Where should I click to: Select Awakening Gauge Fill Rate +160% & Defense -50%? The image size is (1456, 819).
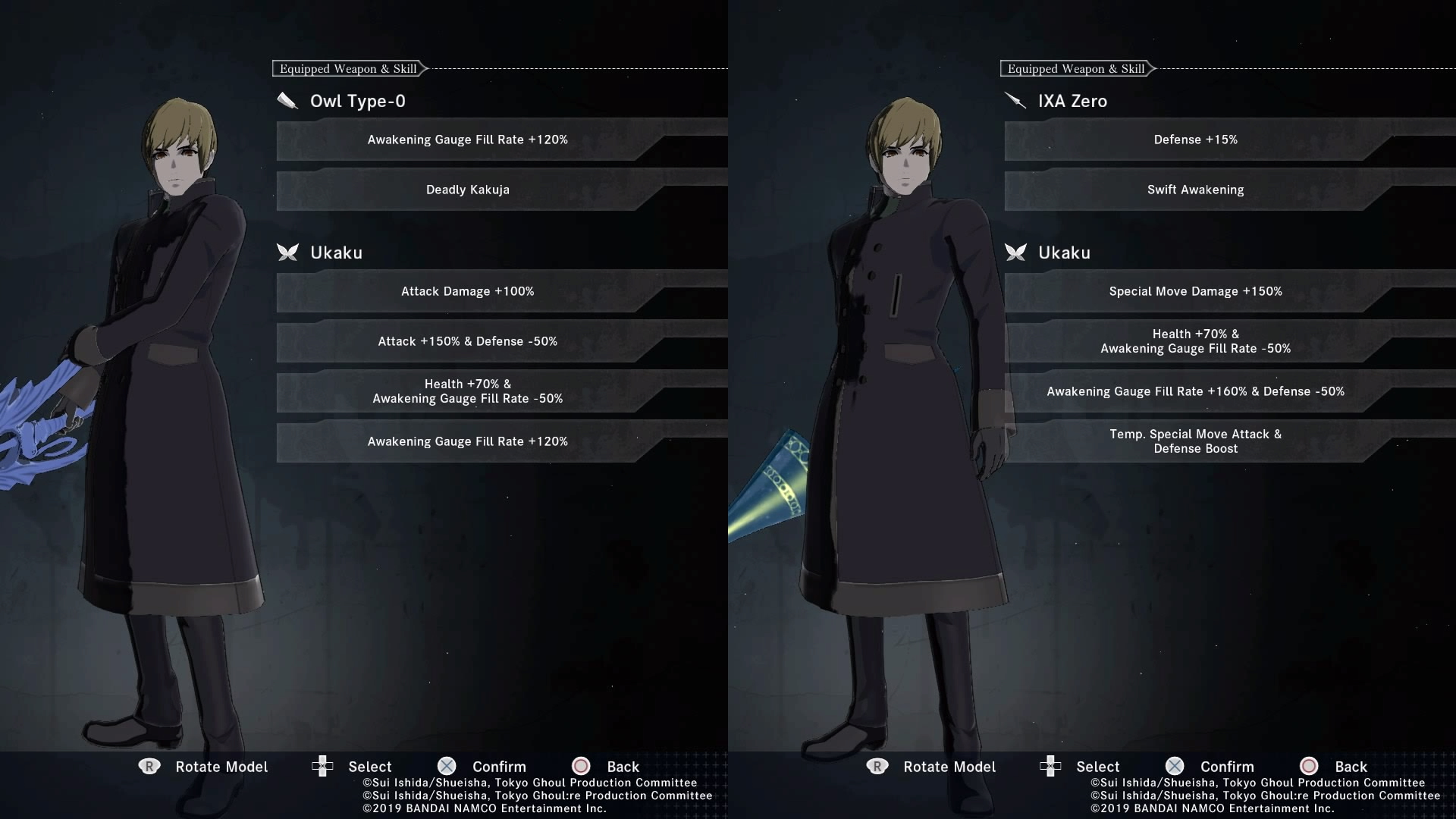[1195, 391]
